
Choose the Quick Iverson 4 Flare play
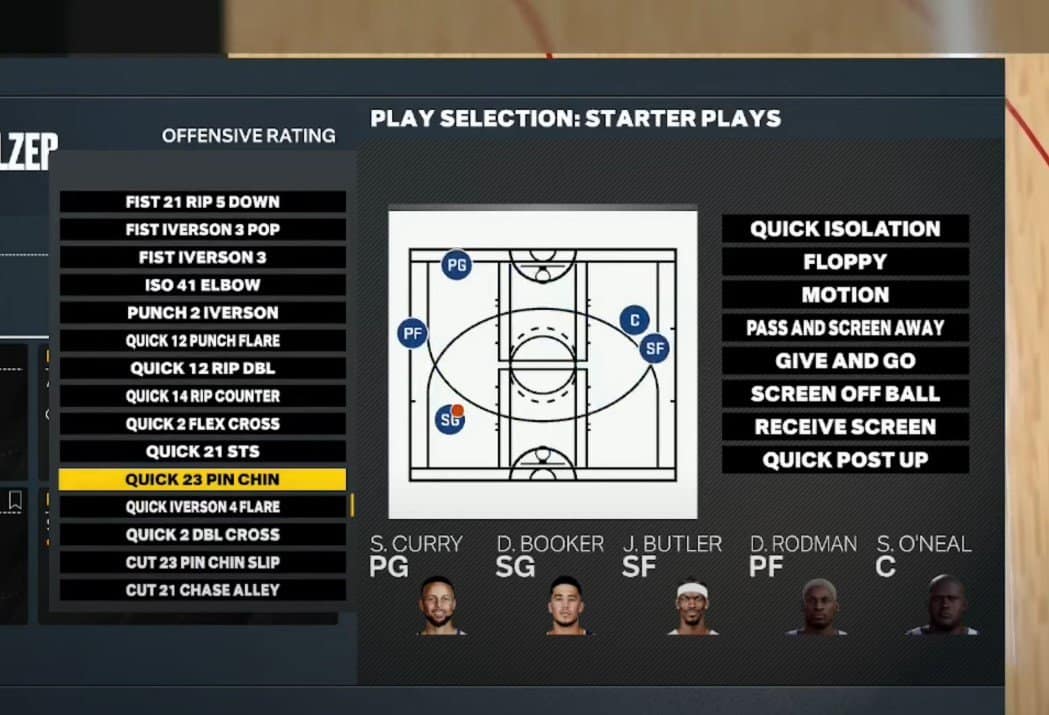point(202,507)
